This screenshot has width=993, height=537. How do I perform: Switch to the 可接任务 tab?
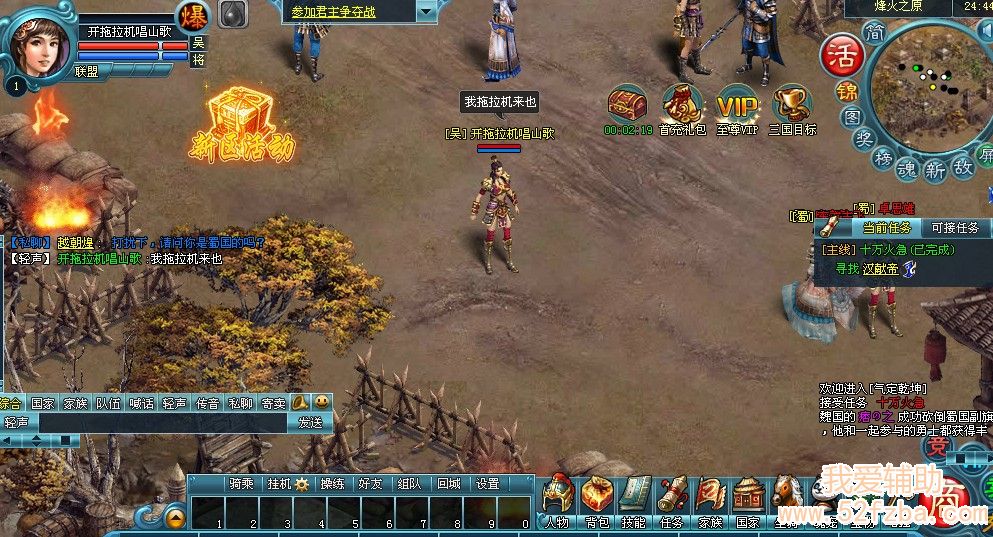pos(954,228)
